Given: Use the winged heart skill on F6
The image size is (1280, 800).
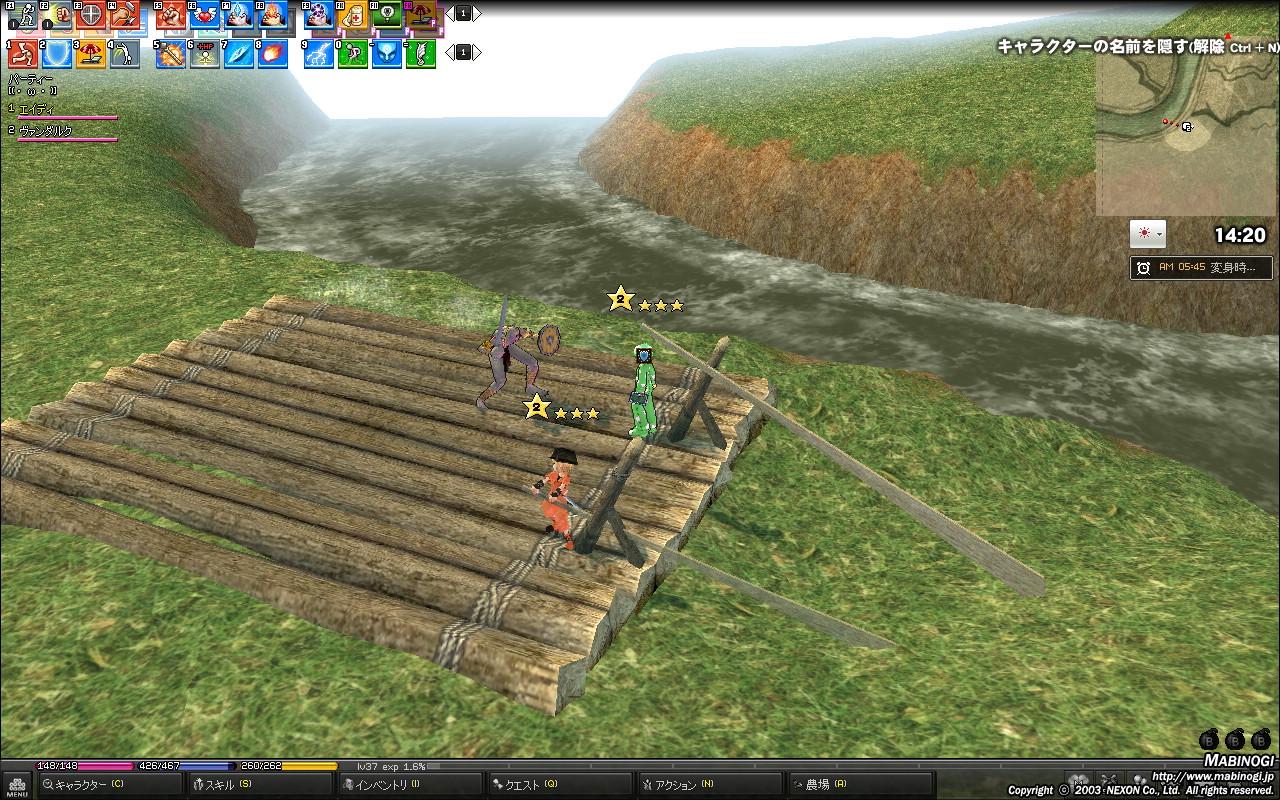Looking at the screenshot, I should tap(204, 15).
